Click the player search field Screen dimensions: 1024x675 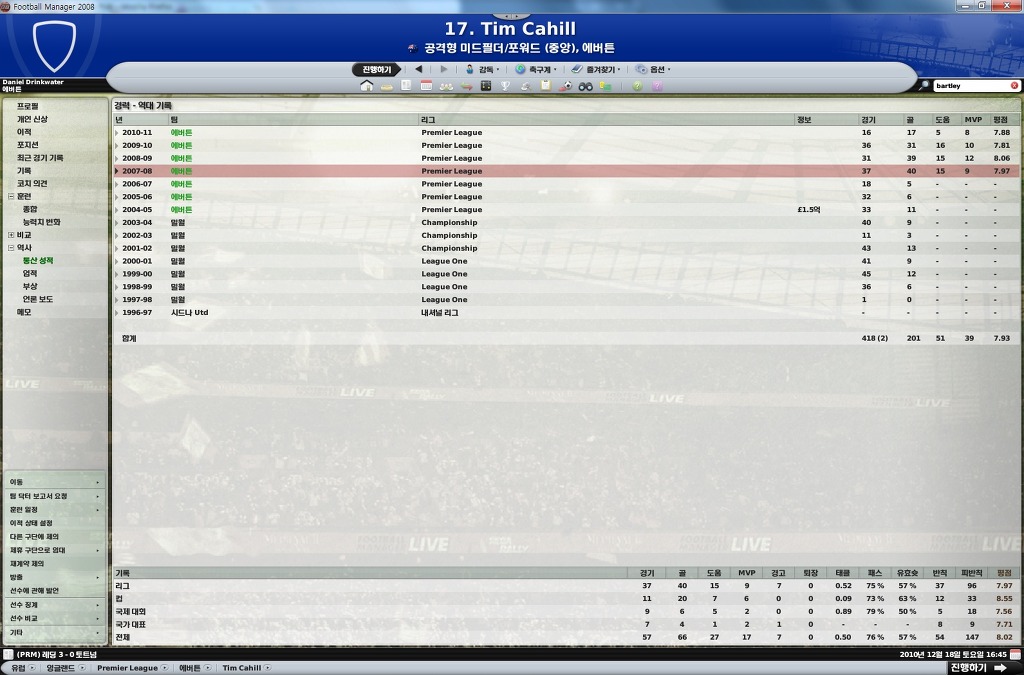coord(970,86)
